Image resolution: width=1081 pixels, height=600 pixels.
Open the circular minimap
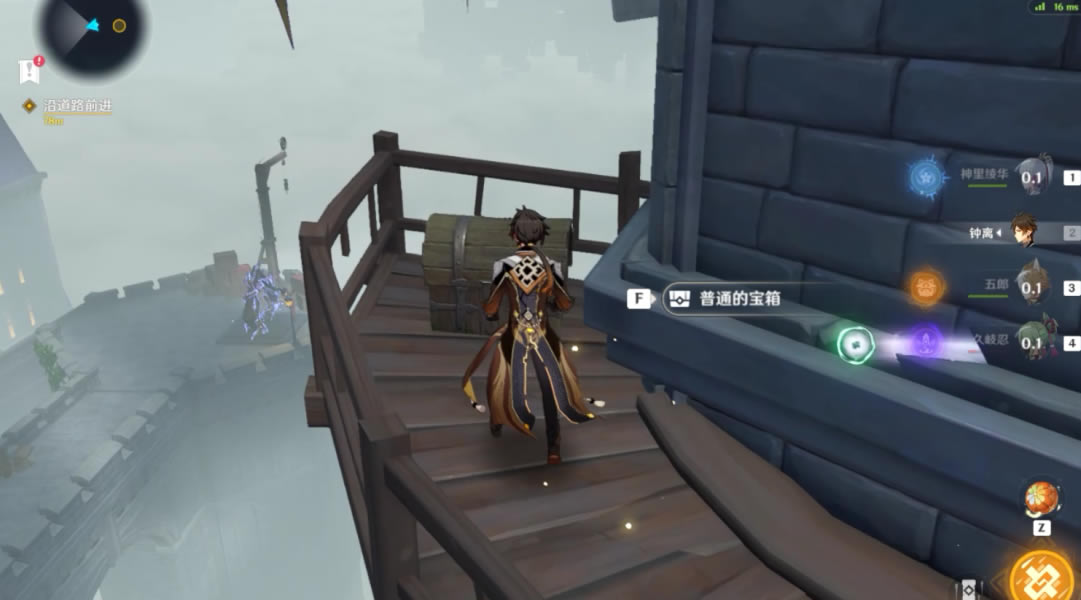pyautogui.click(x=92, y=30)
